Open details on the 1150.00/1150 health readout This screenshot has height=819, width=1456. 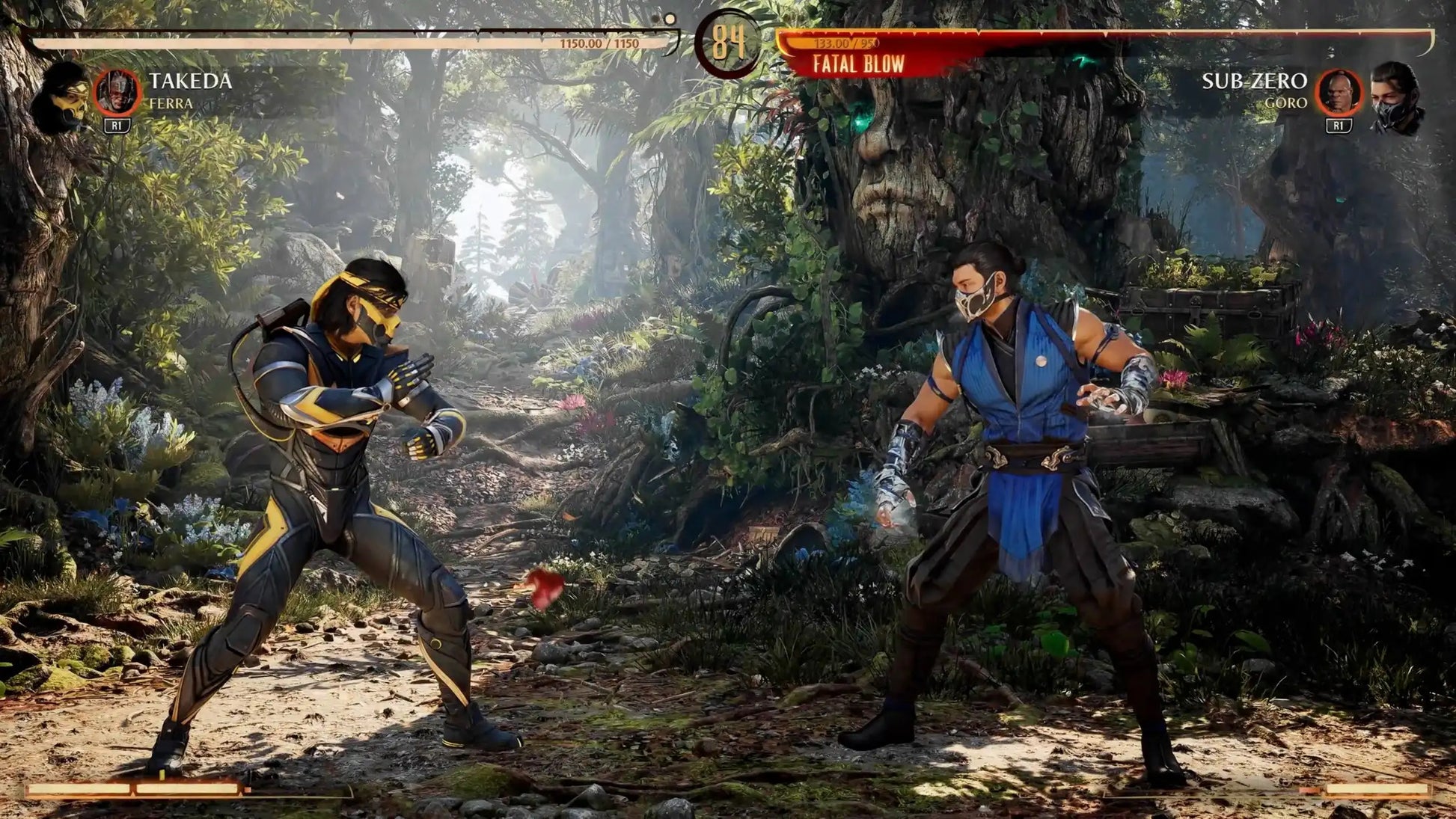point(599,43)
